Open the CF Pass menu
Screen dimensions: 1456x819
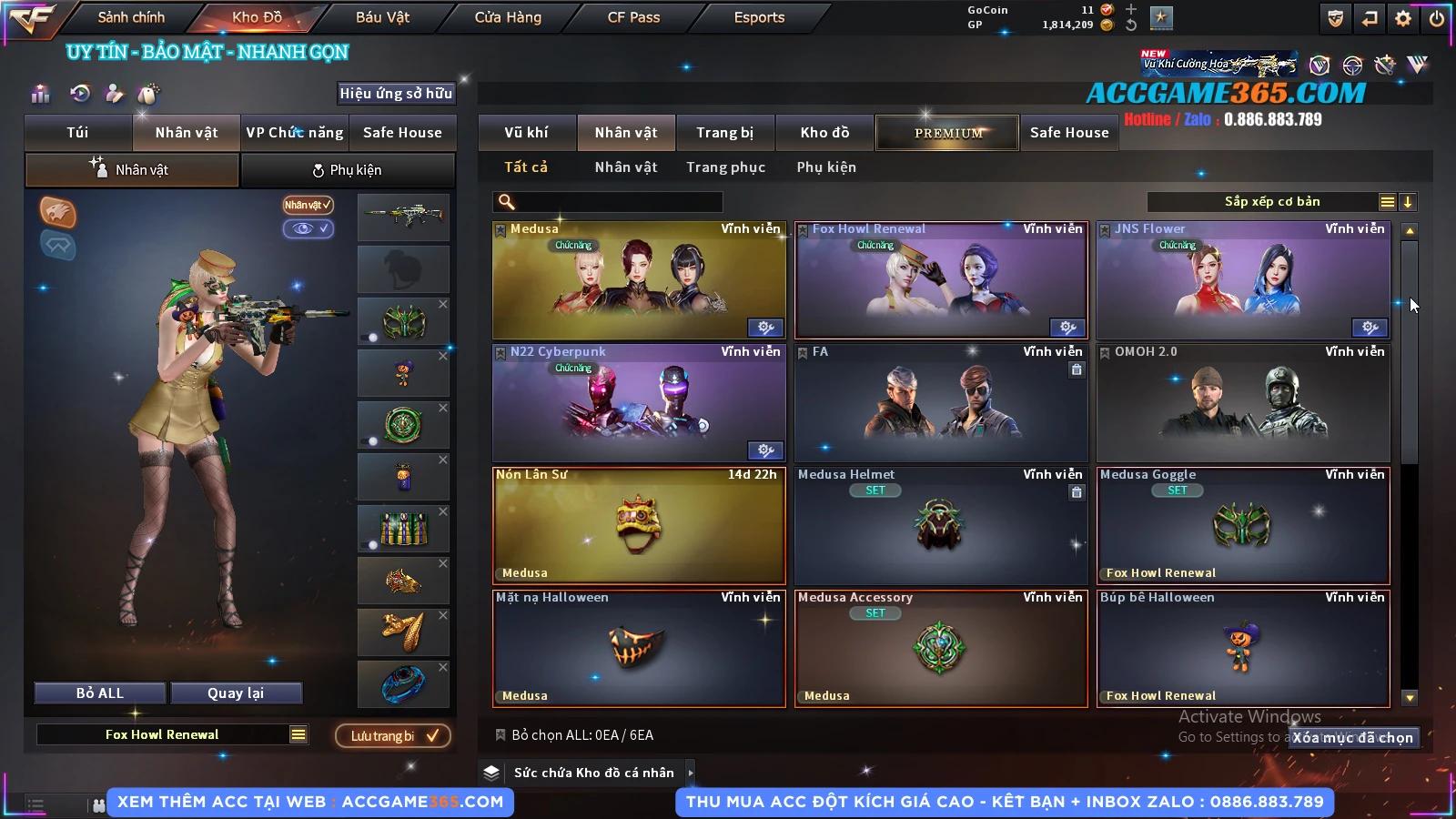click(x=633, y=17)
